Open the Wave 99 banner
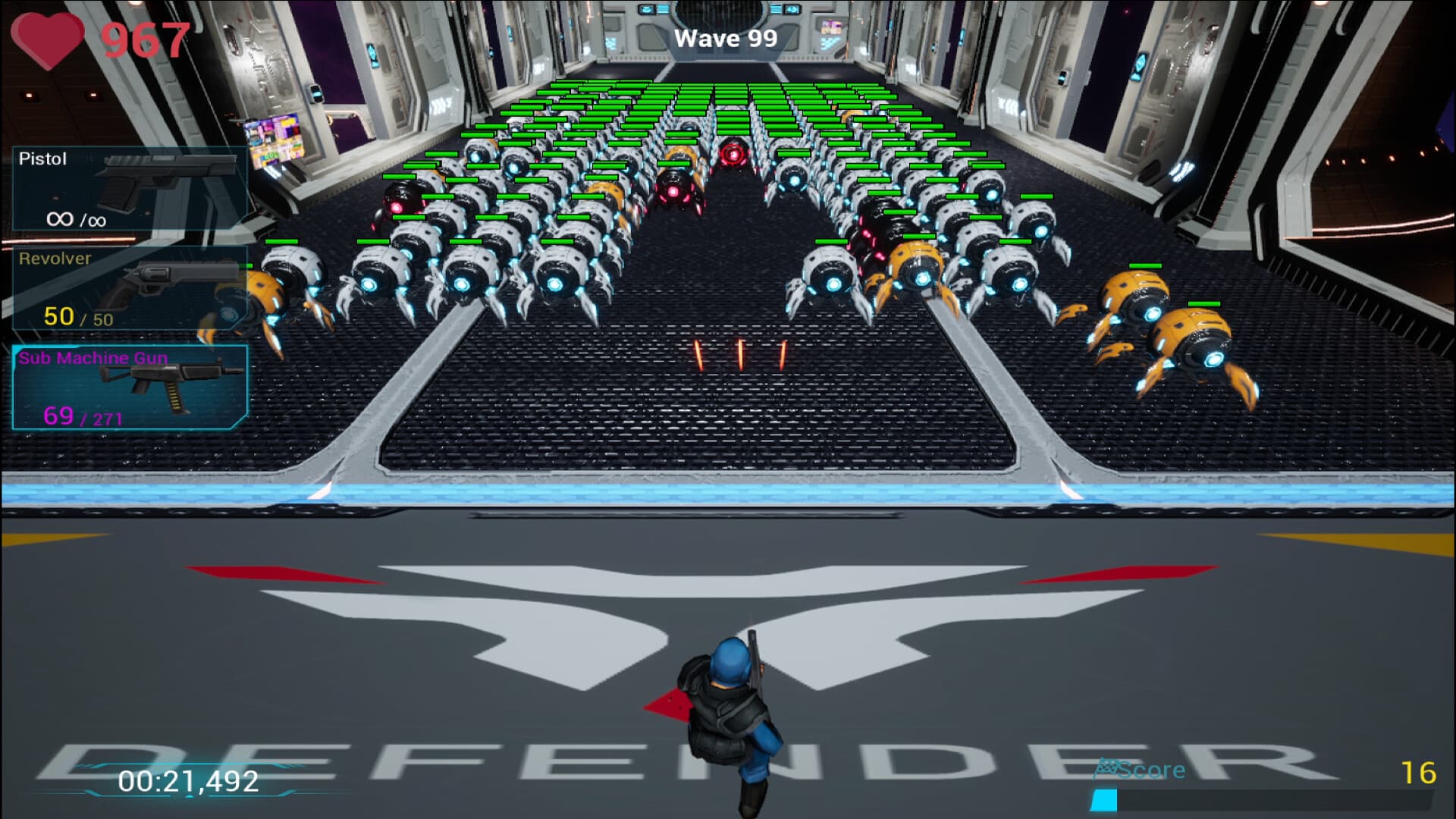This screenshot has width=1456, height=819. pyautogui.click(x=726, y=37)
